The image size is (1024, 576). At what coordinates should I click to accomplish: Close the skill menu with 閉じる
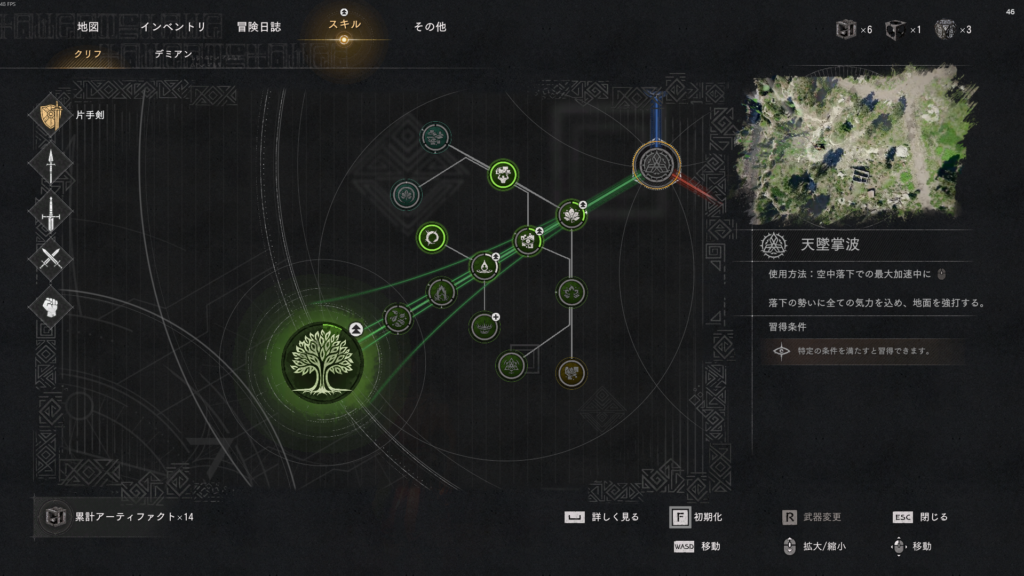pyautogui.click(x=920, y=517)
